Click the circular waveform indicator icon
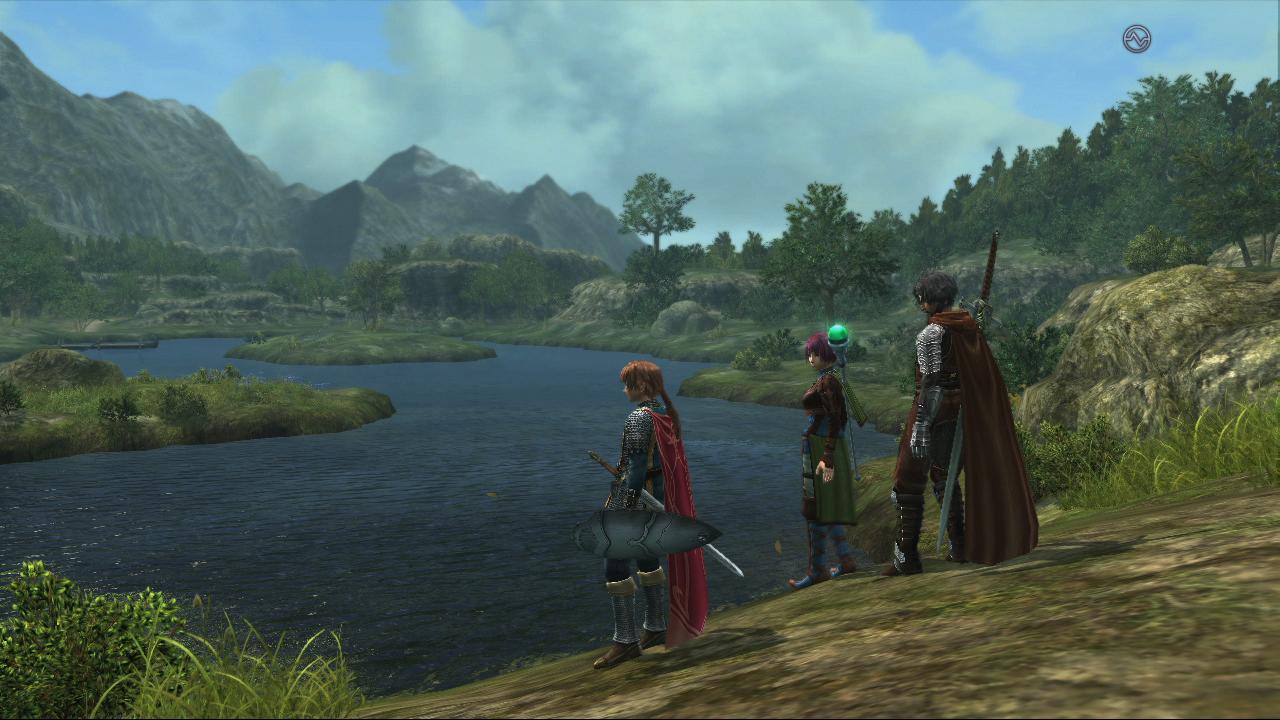 pos(1136,39)
